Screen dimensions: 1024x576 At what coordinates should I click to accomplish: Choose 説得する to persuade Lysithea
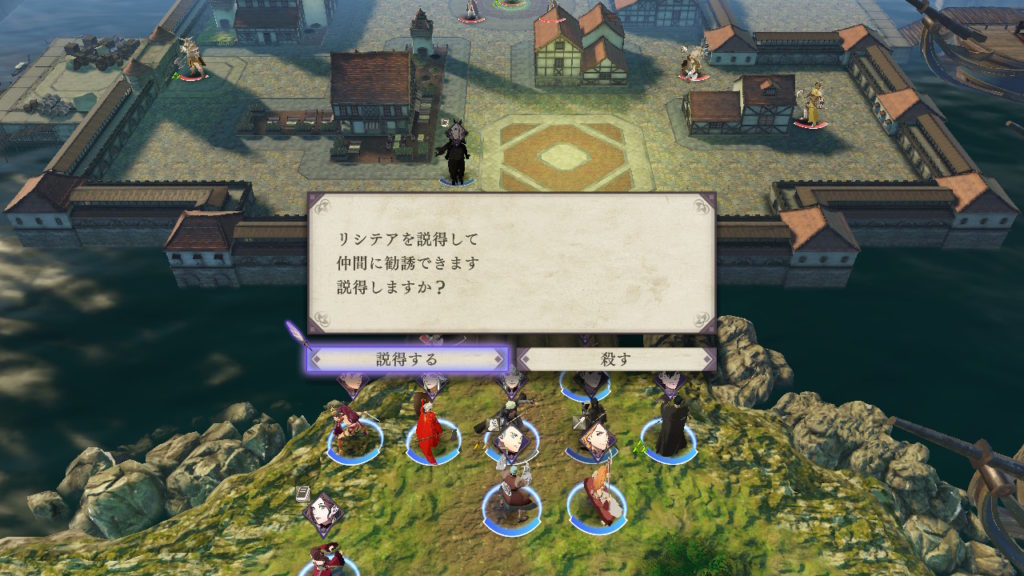point(407,358)
